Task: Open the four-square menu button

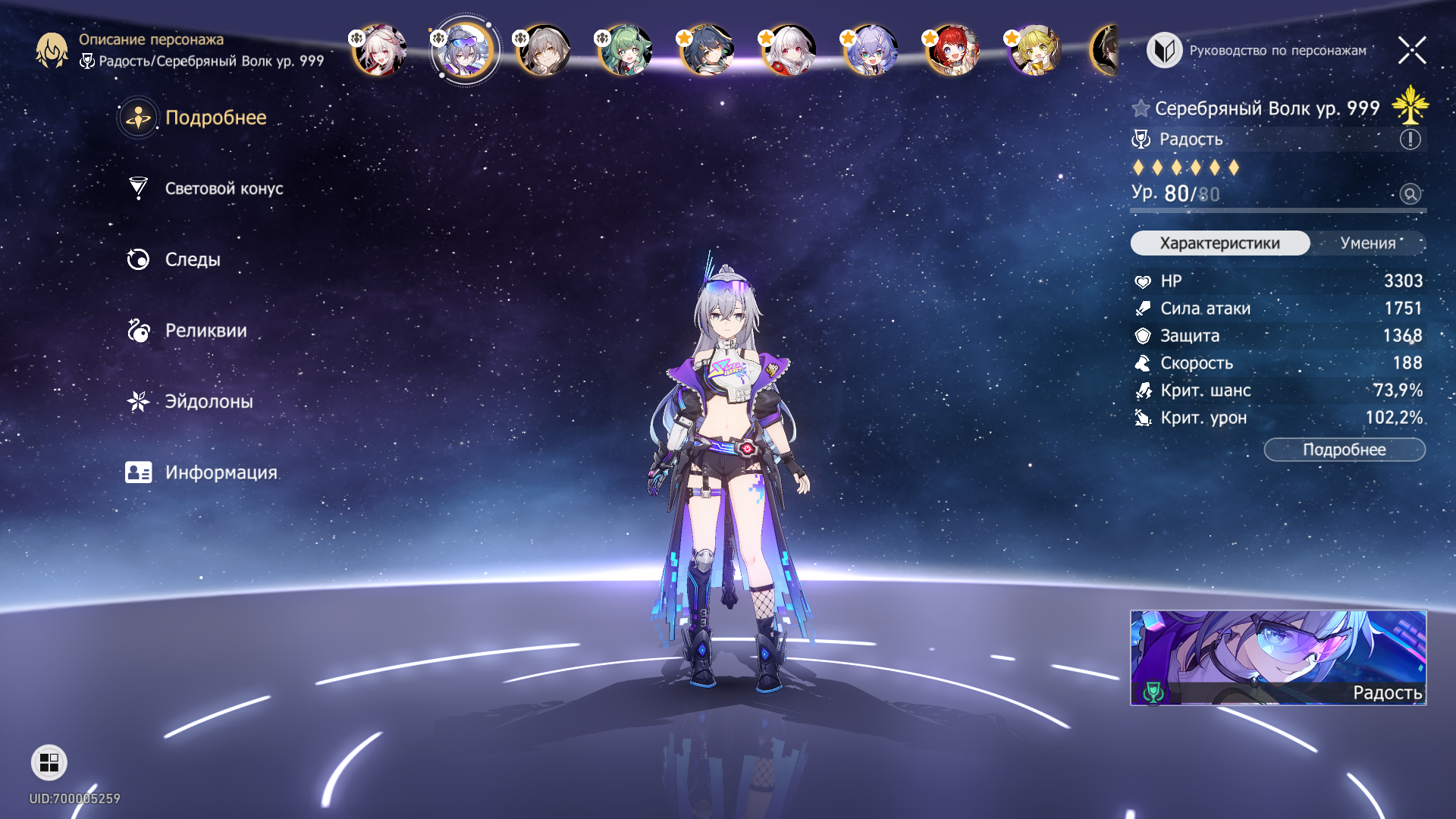Action: (49, 762)
